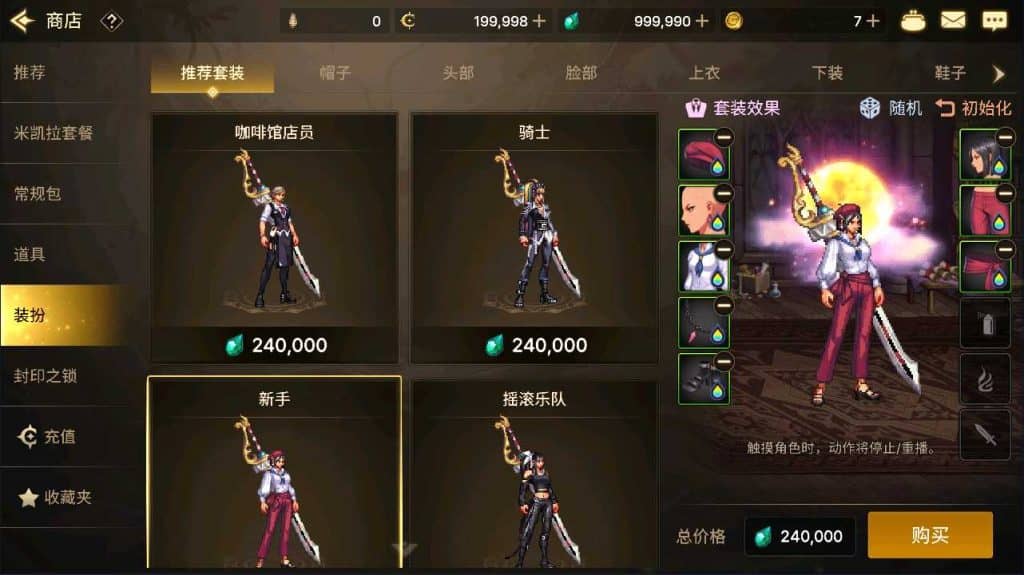Choose 封印之锁 in the sidebar

46,376
